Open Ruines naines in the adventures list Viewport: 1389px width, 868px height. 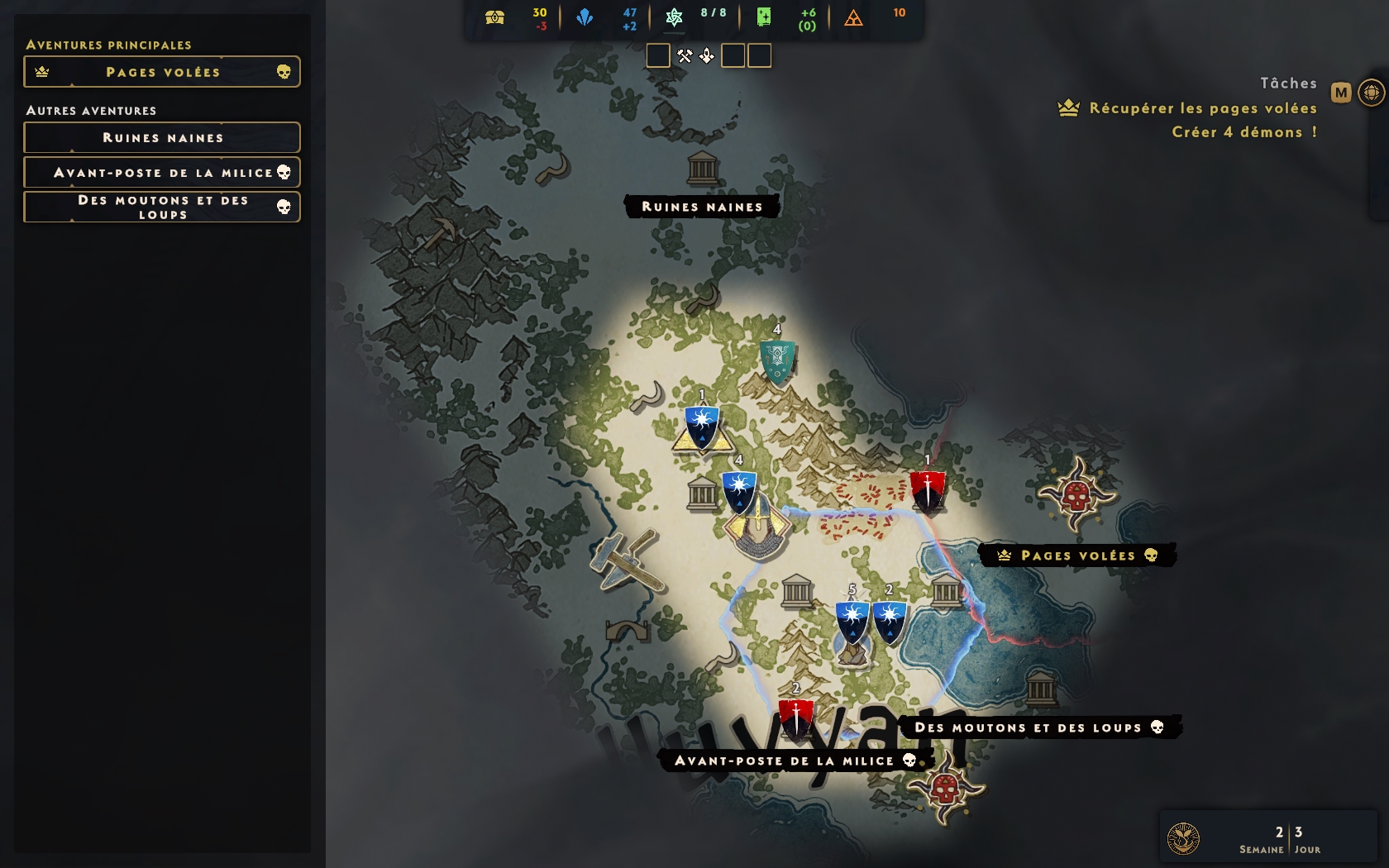coord(162,138)
